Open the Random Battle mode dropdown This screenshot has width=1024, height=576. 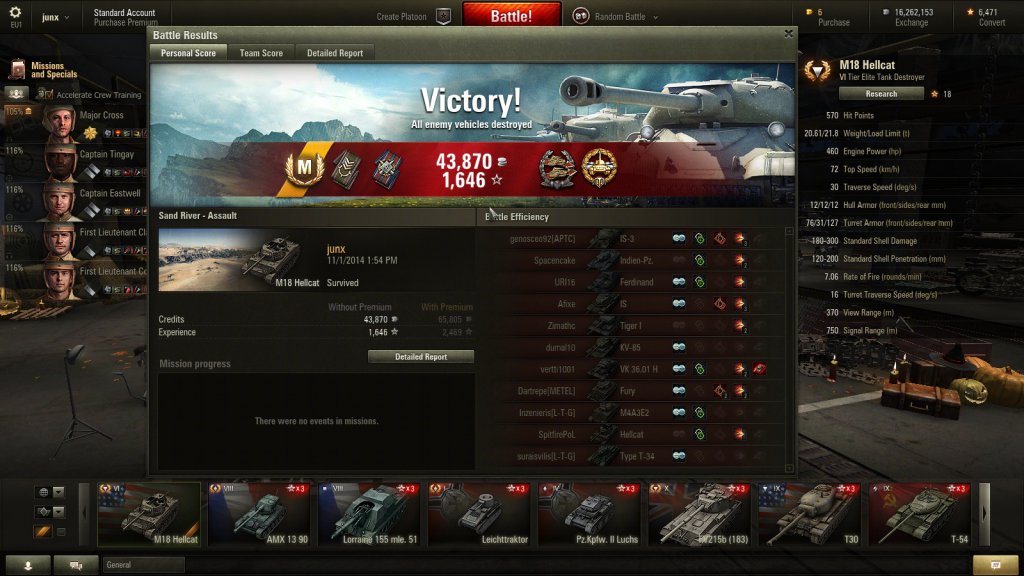[622, 16]
